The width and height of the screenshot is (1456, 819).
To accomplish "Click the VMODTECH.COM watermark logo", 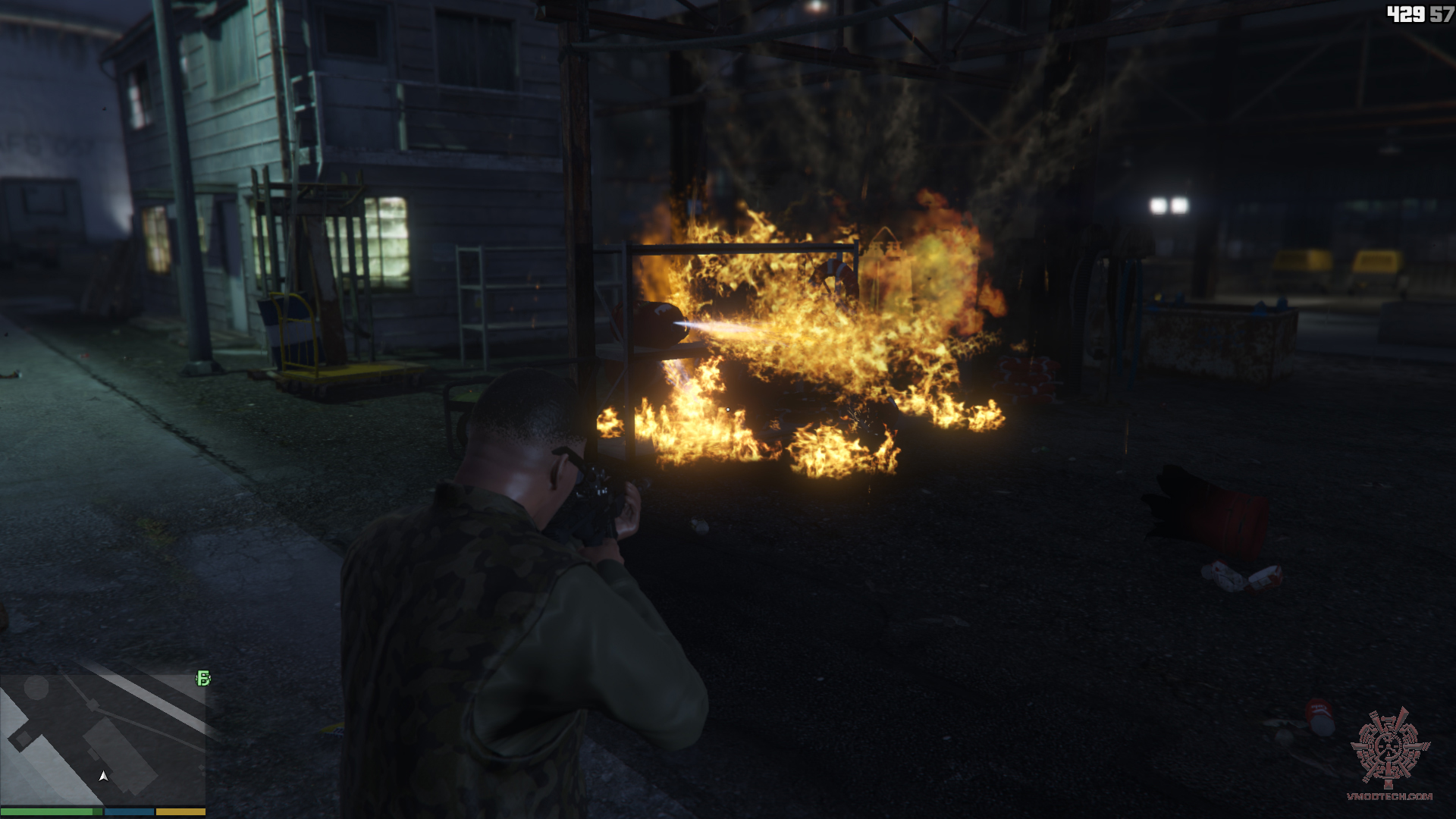I will (x=1390, y=754).
